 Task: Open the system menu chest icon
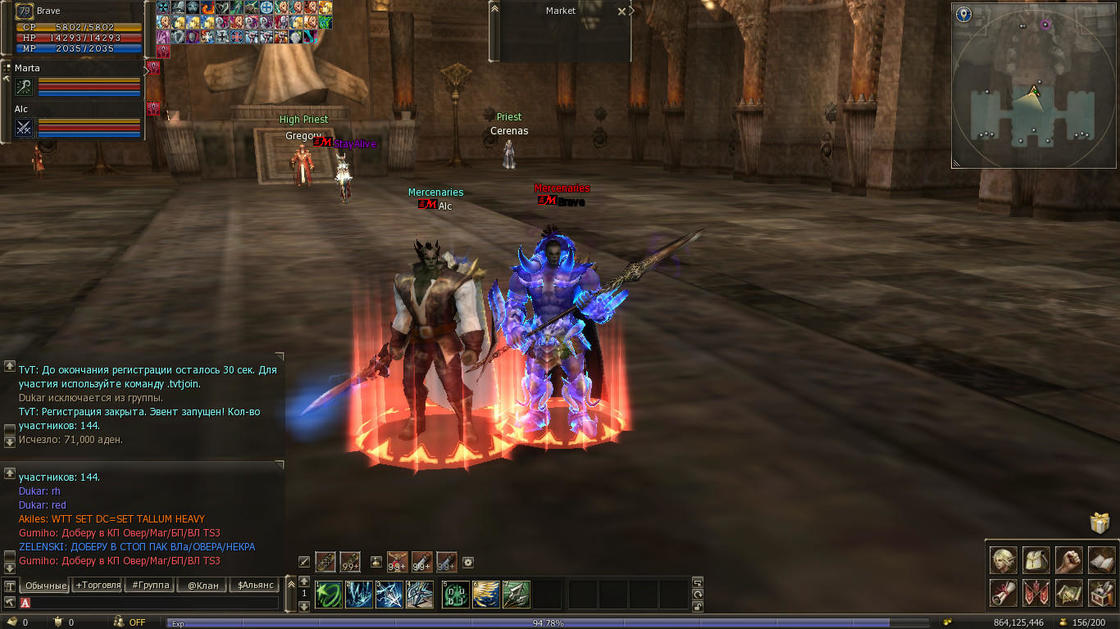(1101, 593)
